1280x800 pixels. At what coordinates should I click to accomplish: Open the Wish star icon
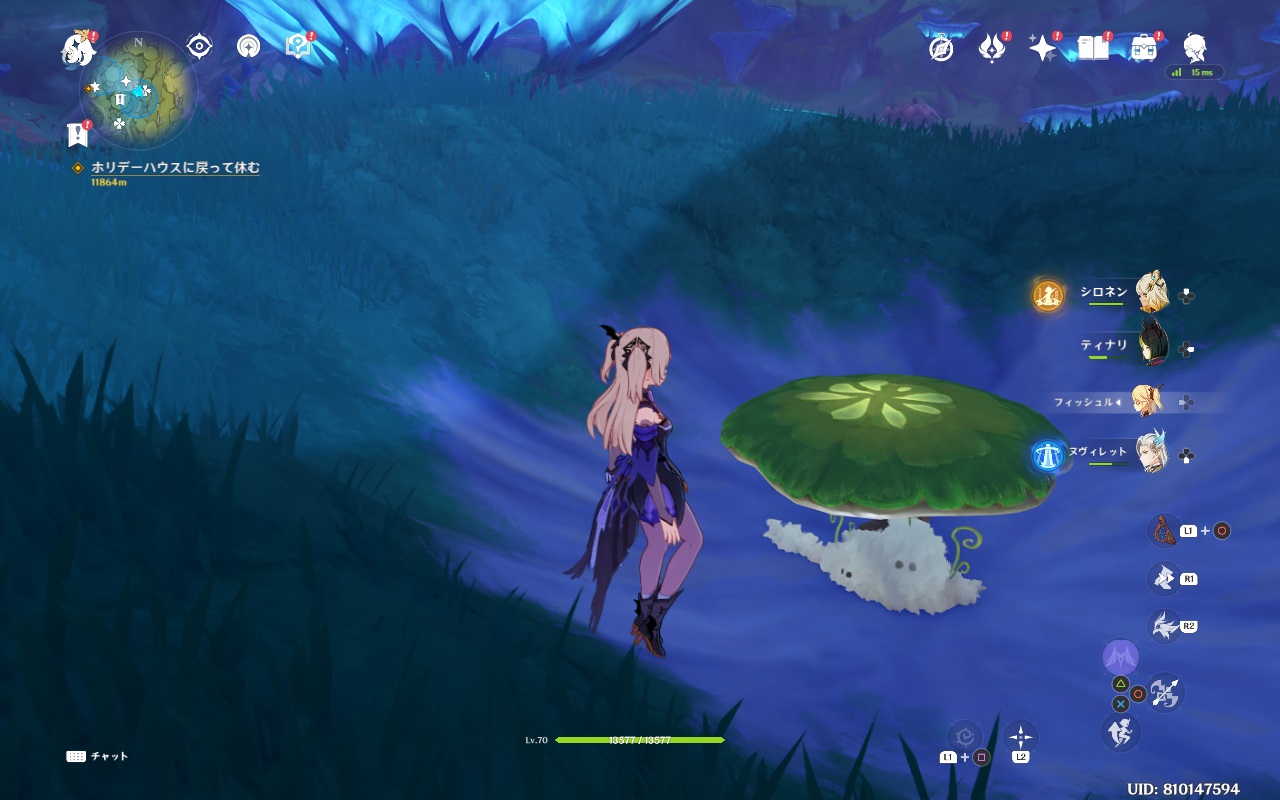1042,48
